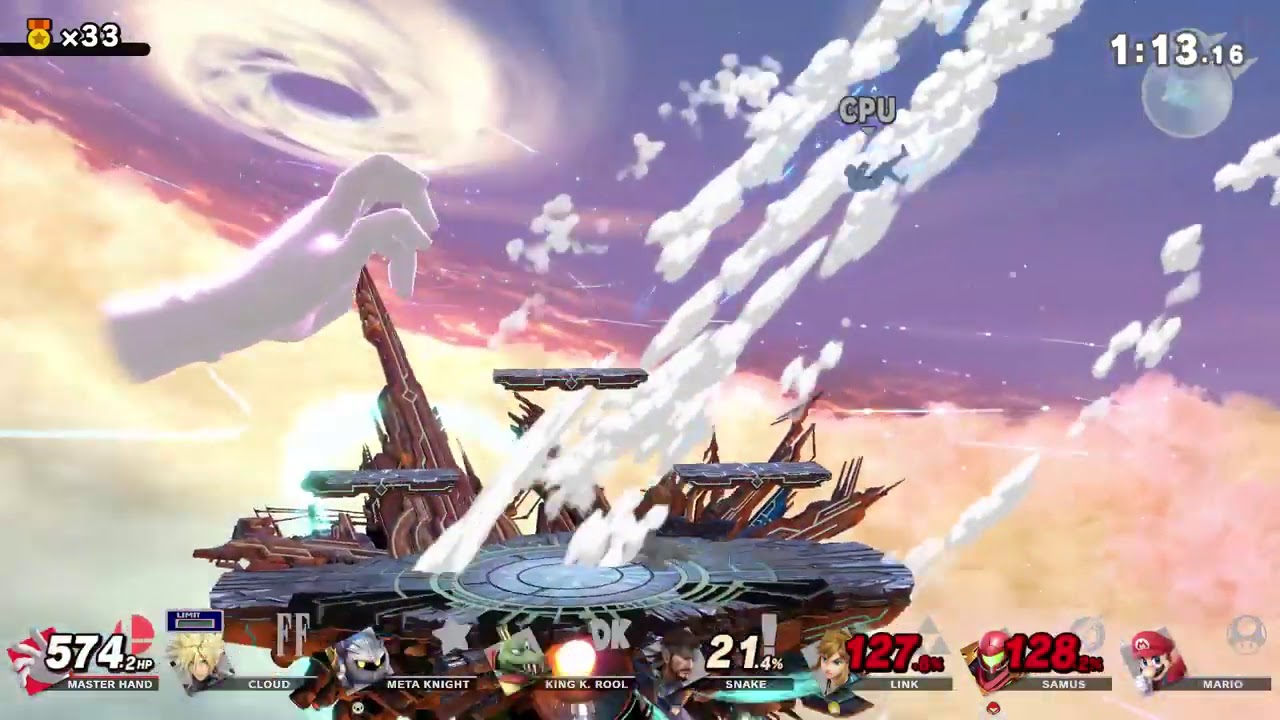Click the CPU name tag above the falling fighter
The height and width of the screenshot is (720, 1280).
coord(866,111)
